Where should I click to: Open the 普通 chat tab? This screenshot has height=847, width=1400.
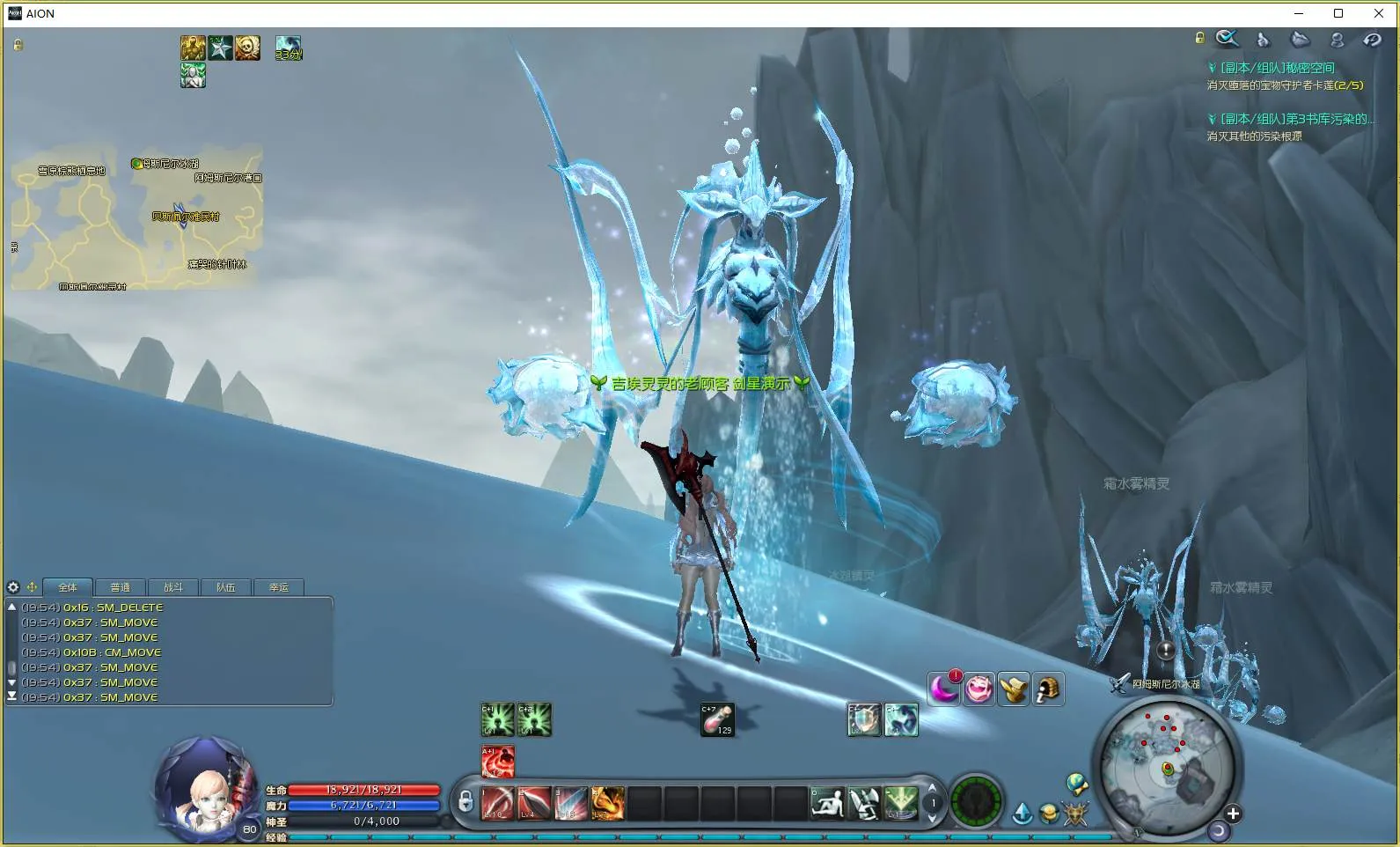(x=121, y=587)
